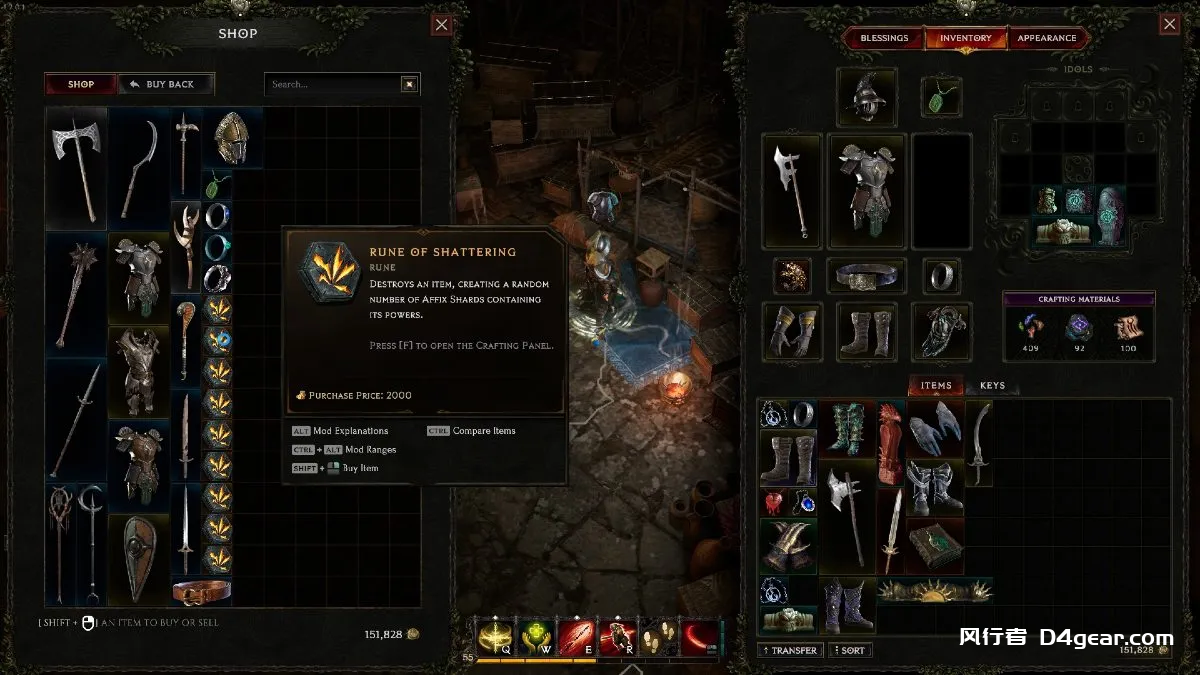1200x675 pixels.
Task: Select the Inventory tab
Action: (965, 38)
